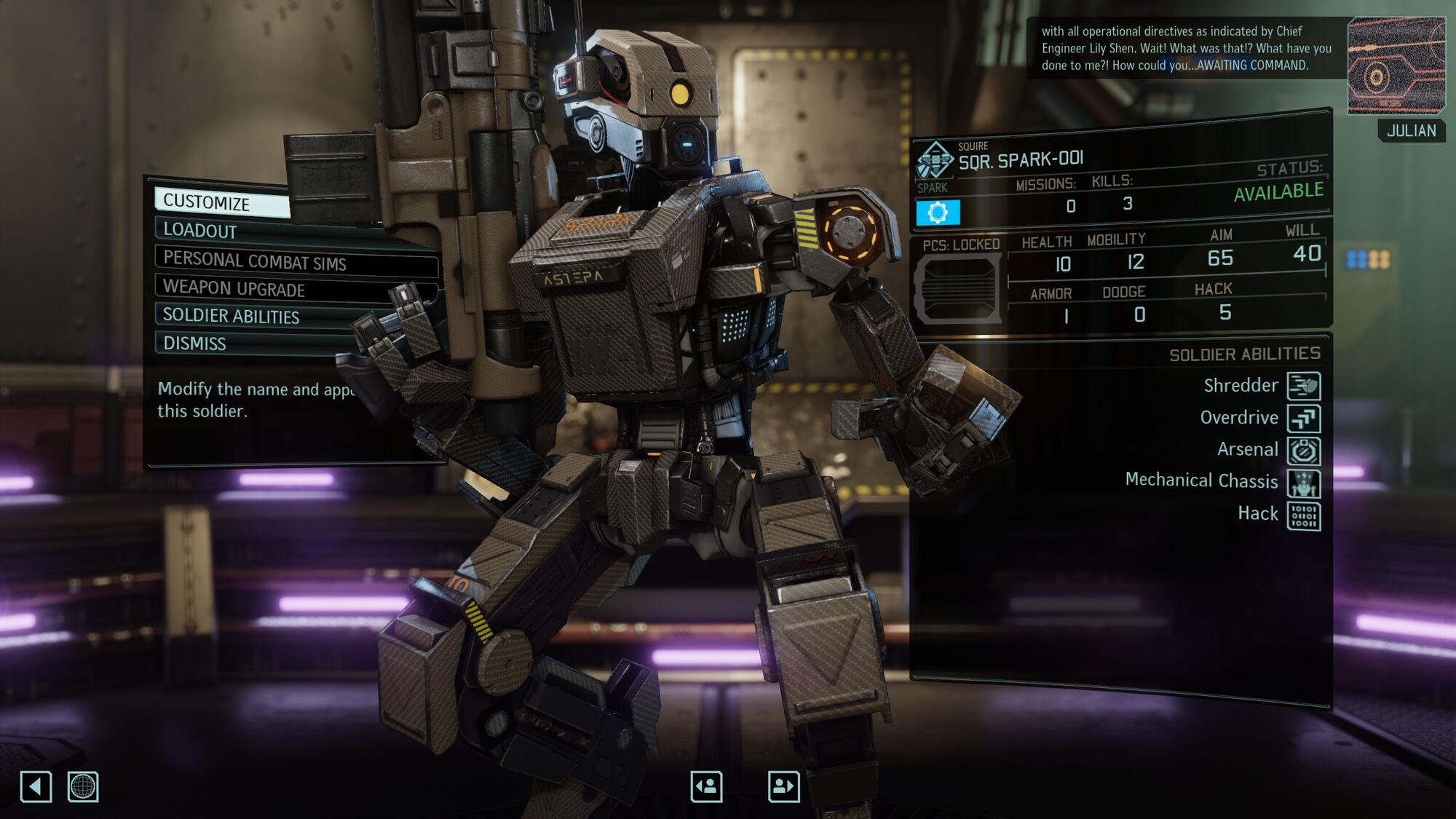Select the Overdrive ability icon
This screenshot has width=1456, height=819.
(1303, 419)
